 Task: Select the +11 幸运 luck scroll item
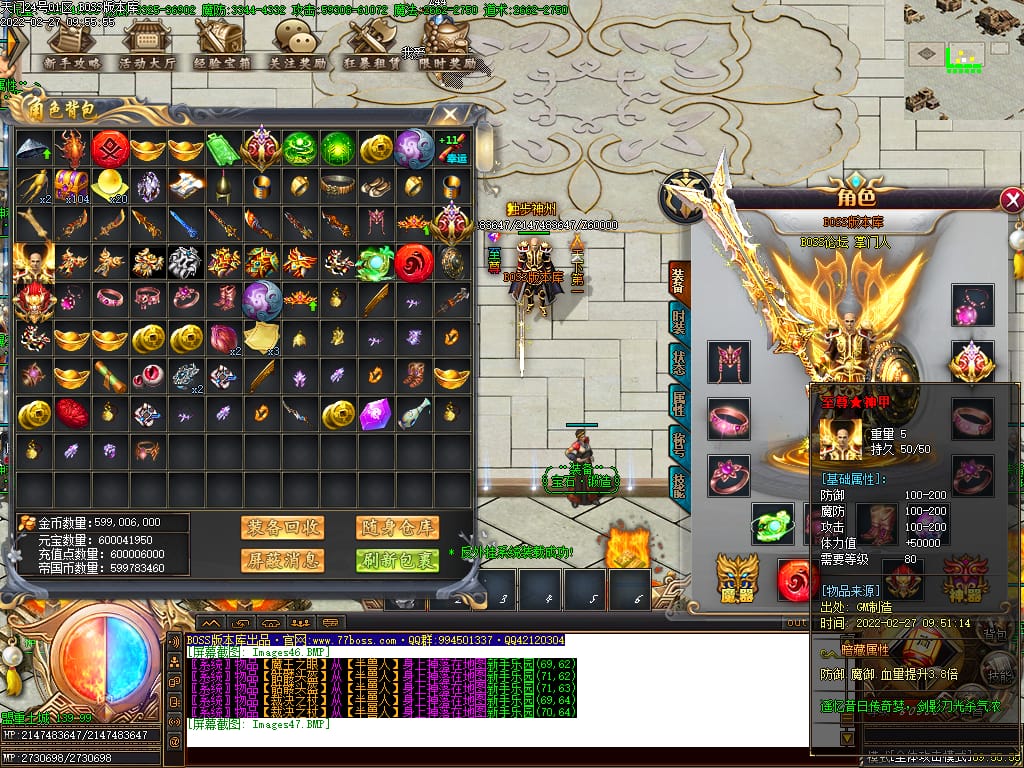(x=451, y=148)
